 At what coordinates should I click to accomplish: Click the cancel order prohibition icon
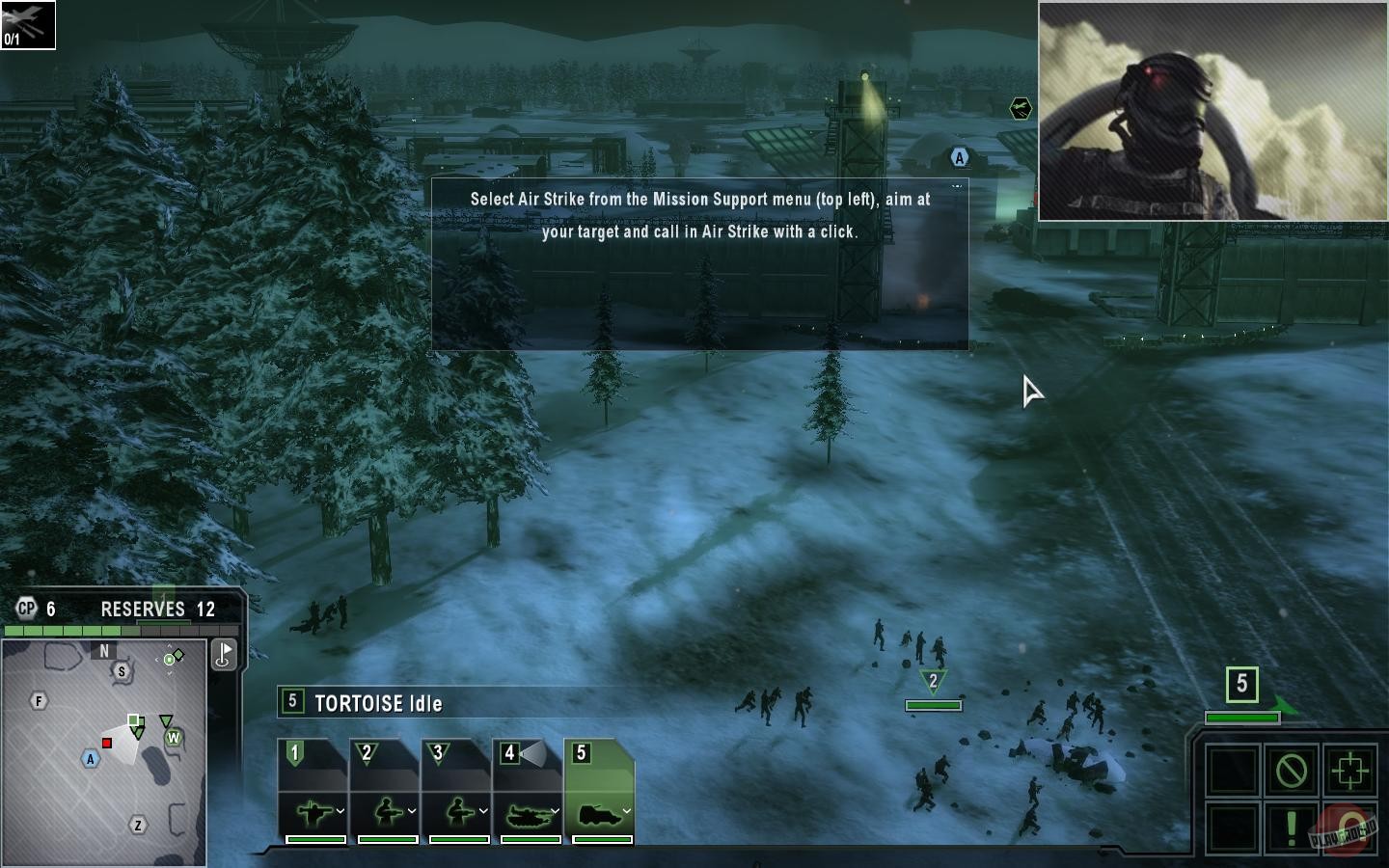pos(1292,770)
